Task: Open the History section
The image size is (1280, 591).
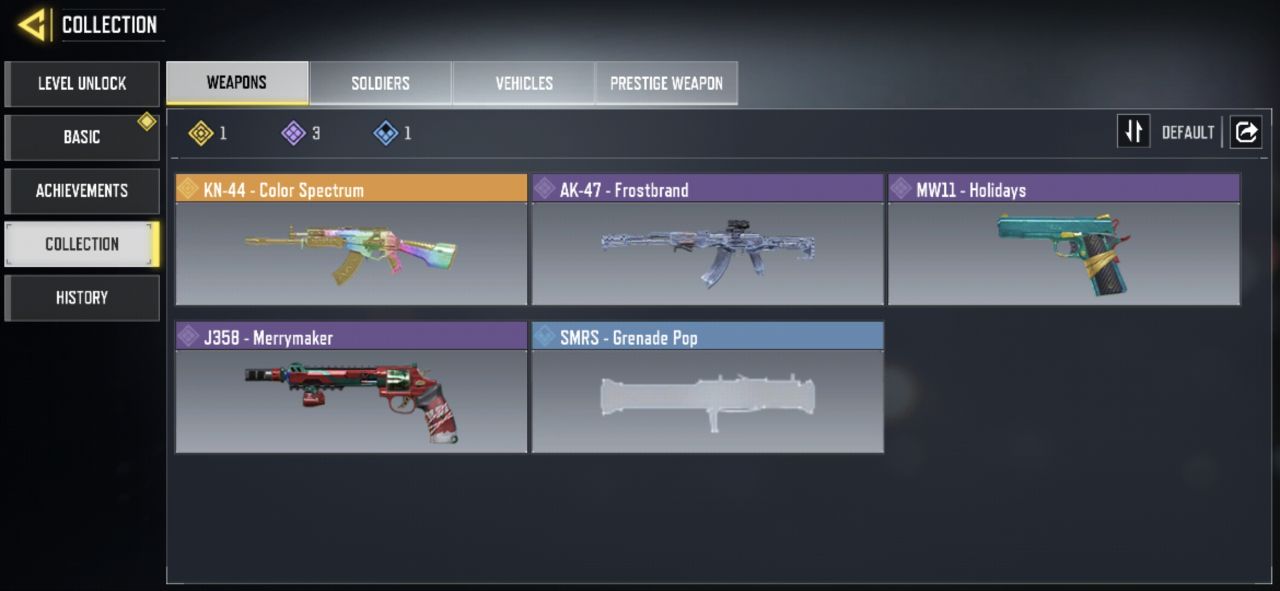Action: coord(82,298)
